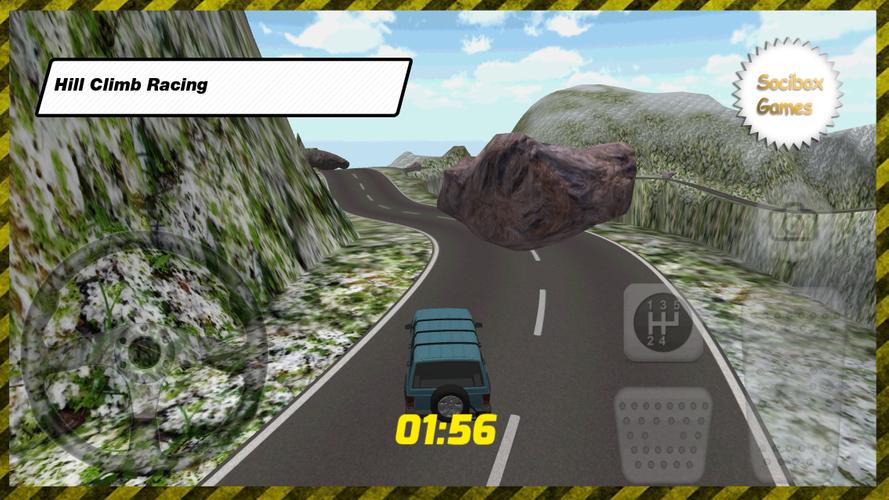This screenshot has width=889, height=500.
Task: Click the translucent steering wheel
Action: pyautogui.click(x=145, y=350)
